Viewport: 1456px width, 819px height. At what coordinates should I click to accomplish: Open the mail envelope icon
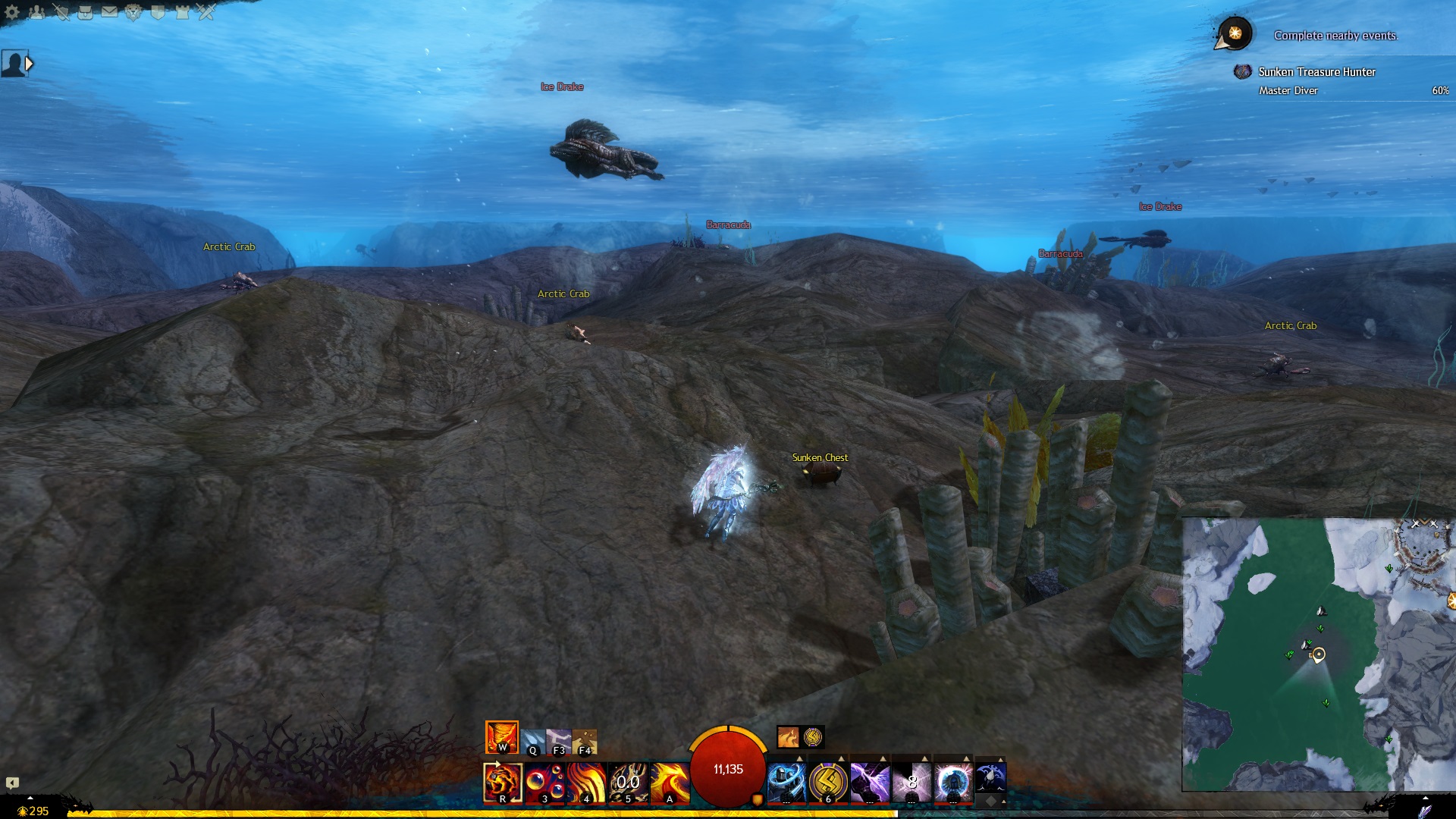[x=109, y=12]
